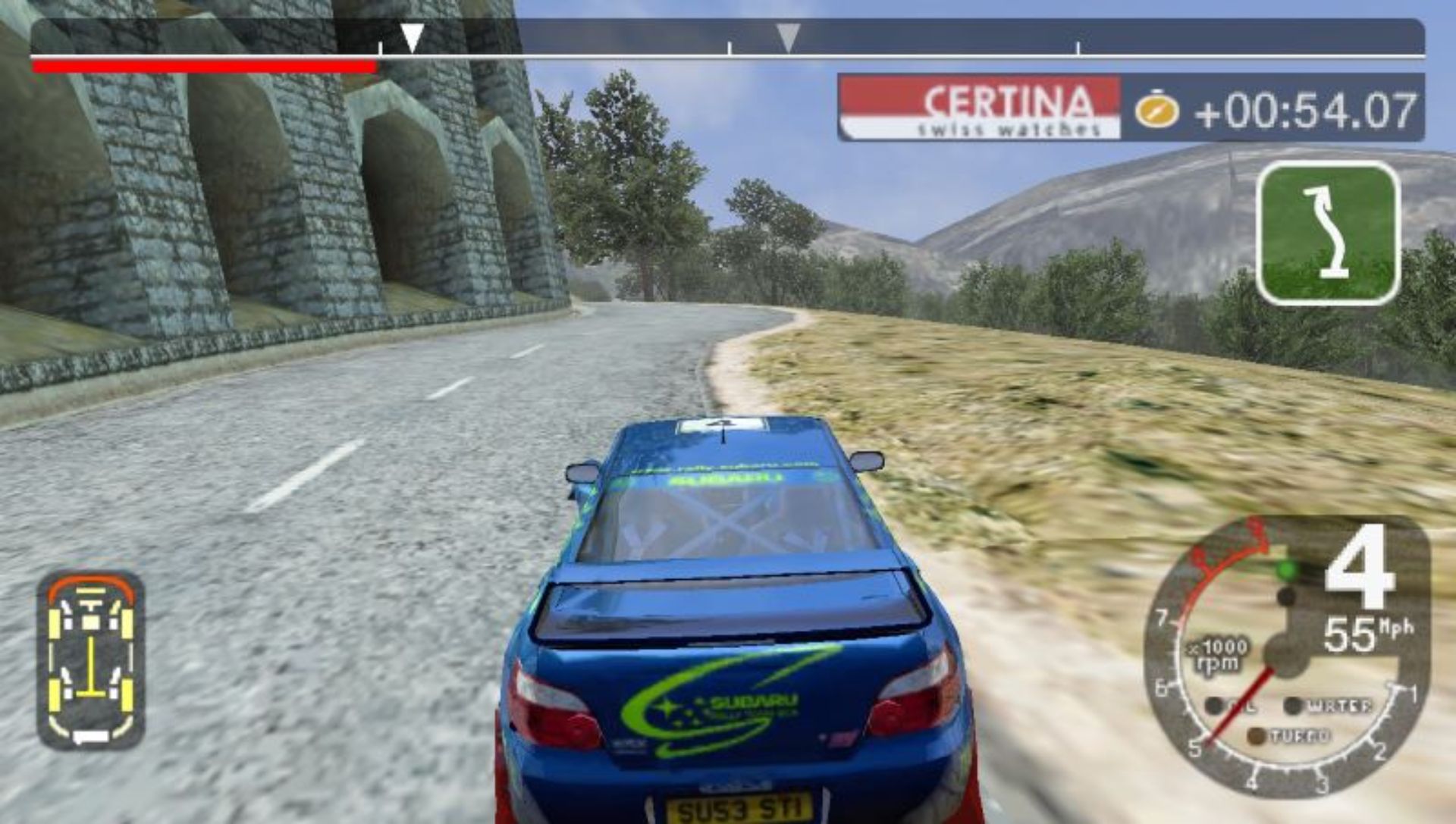1456x824 pixels.
Task: Click the Certina swiss watches banner
Action: 980,108
